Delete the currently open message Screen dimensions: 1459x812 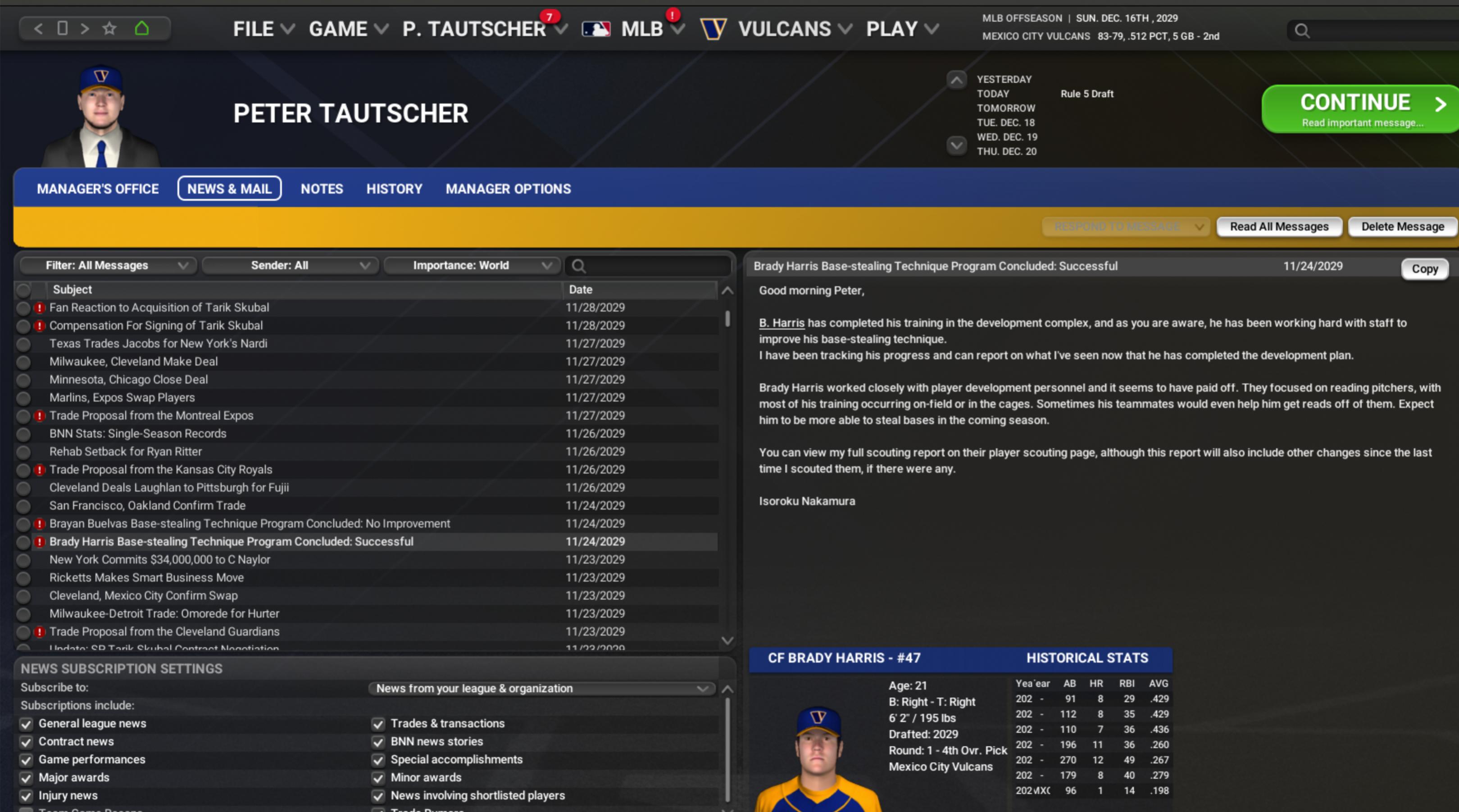point(1402,227)
